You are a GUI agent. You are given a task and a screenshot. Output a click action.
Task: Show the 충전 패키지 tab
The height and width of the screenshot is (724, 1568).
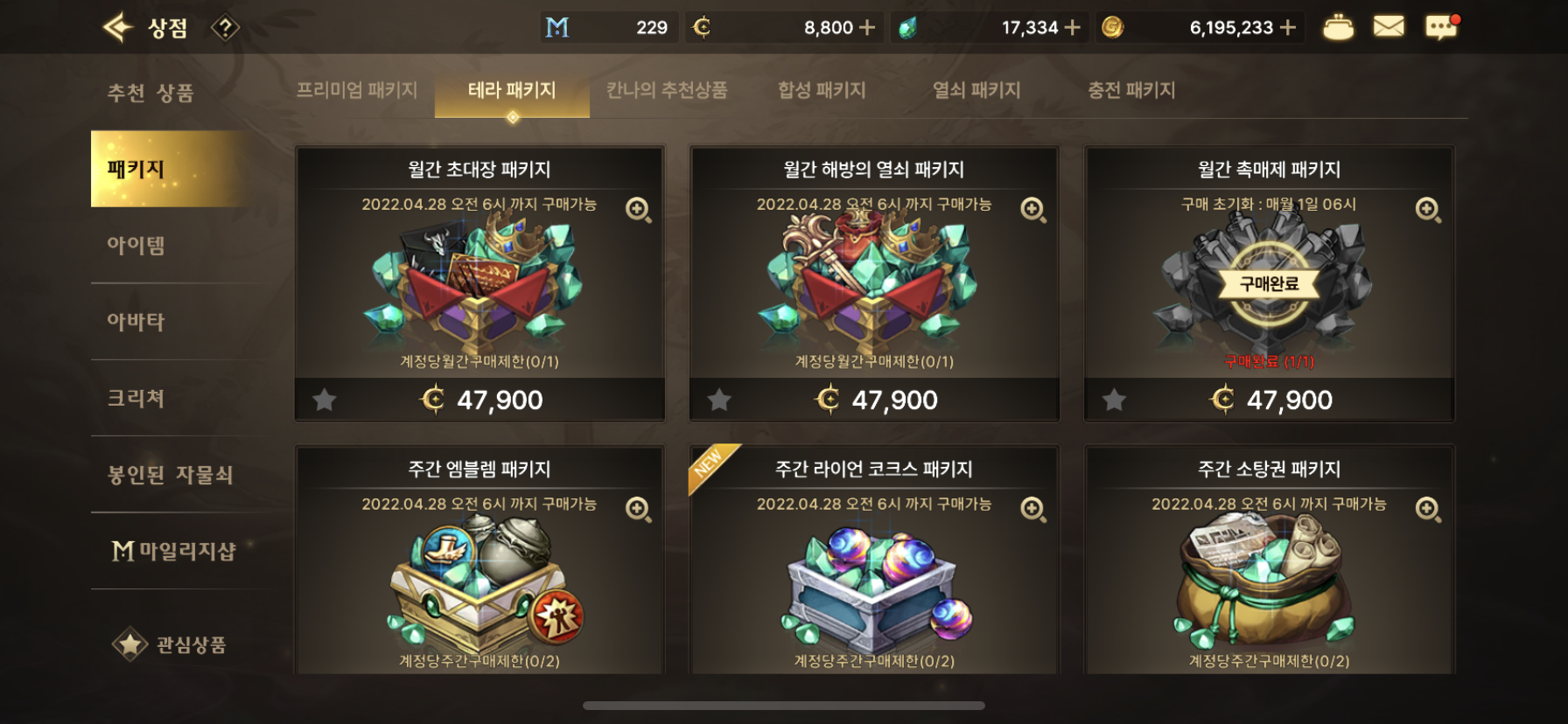coord(1131,90)
